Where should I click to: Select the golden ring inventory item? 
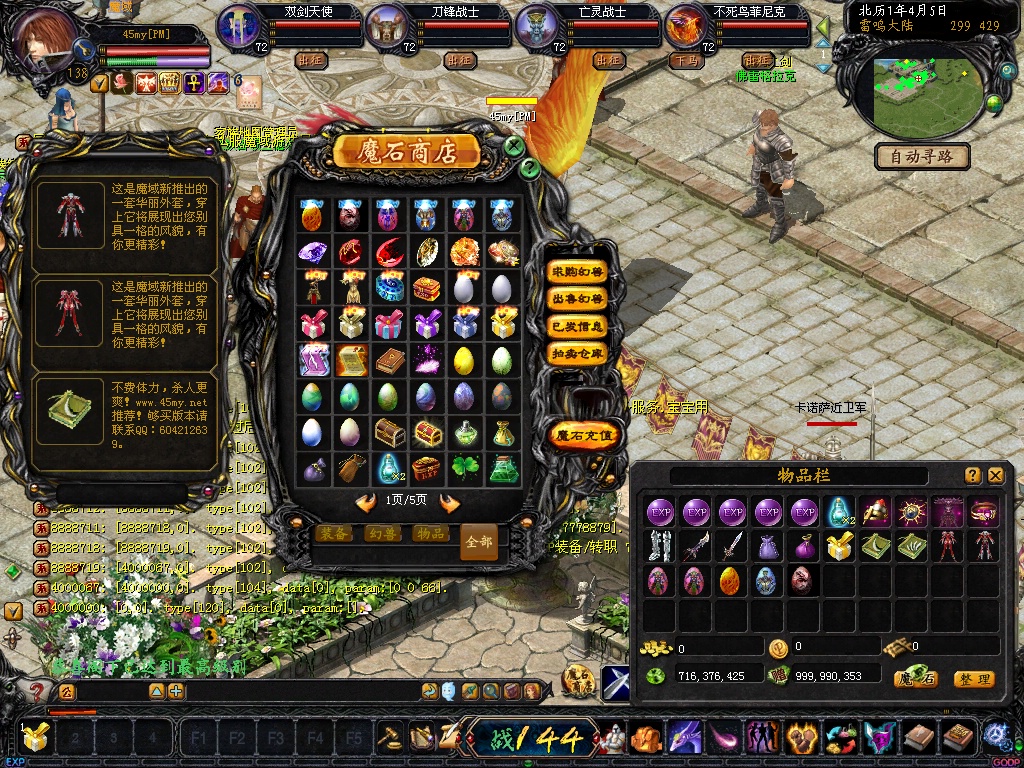click(984, 512)
